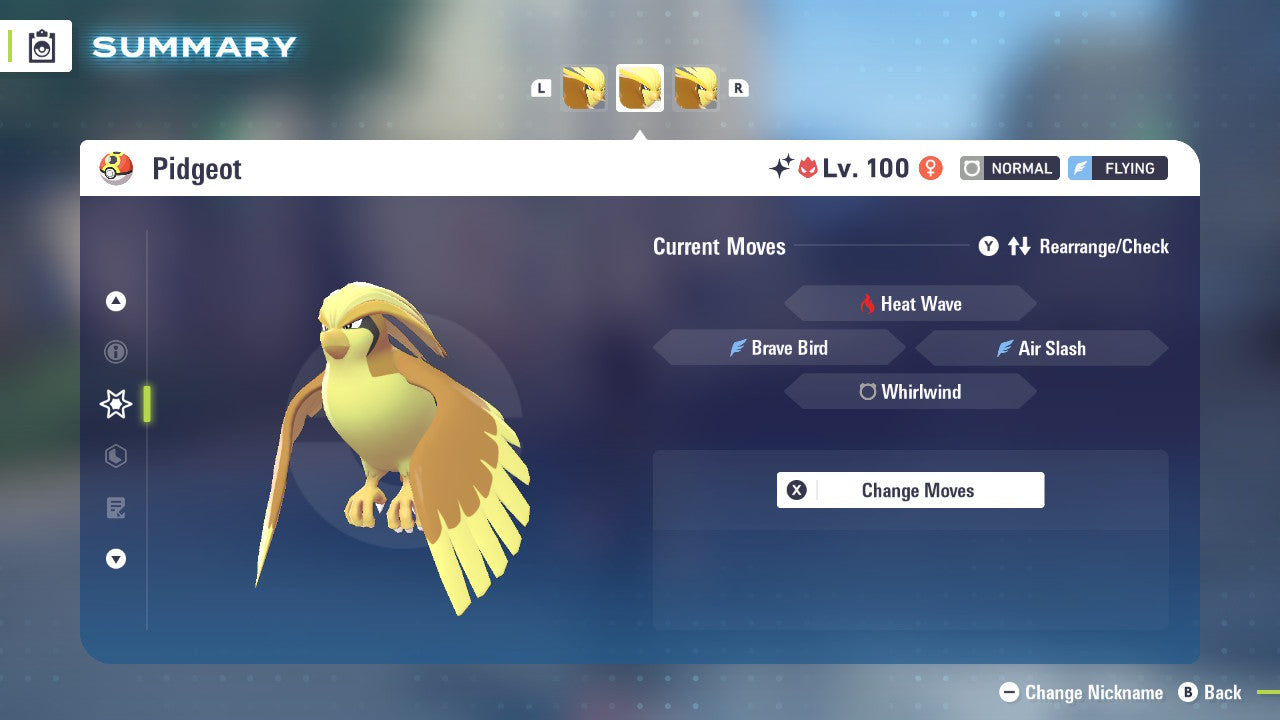This screenshot has height=720, width=1280.
Task: Click the down arrow in the left sidebar
Action: click(115, 559)
